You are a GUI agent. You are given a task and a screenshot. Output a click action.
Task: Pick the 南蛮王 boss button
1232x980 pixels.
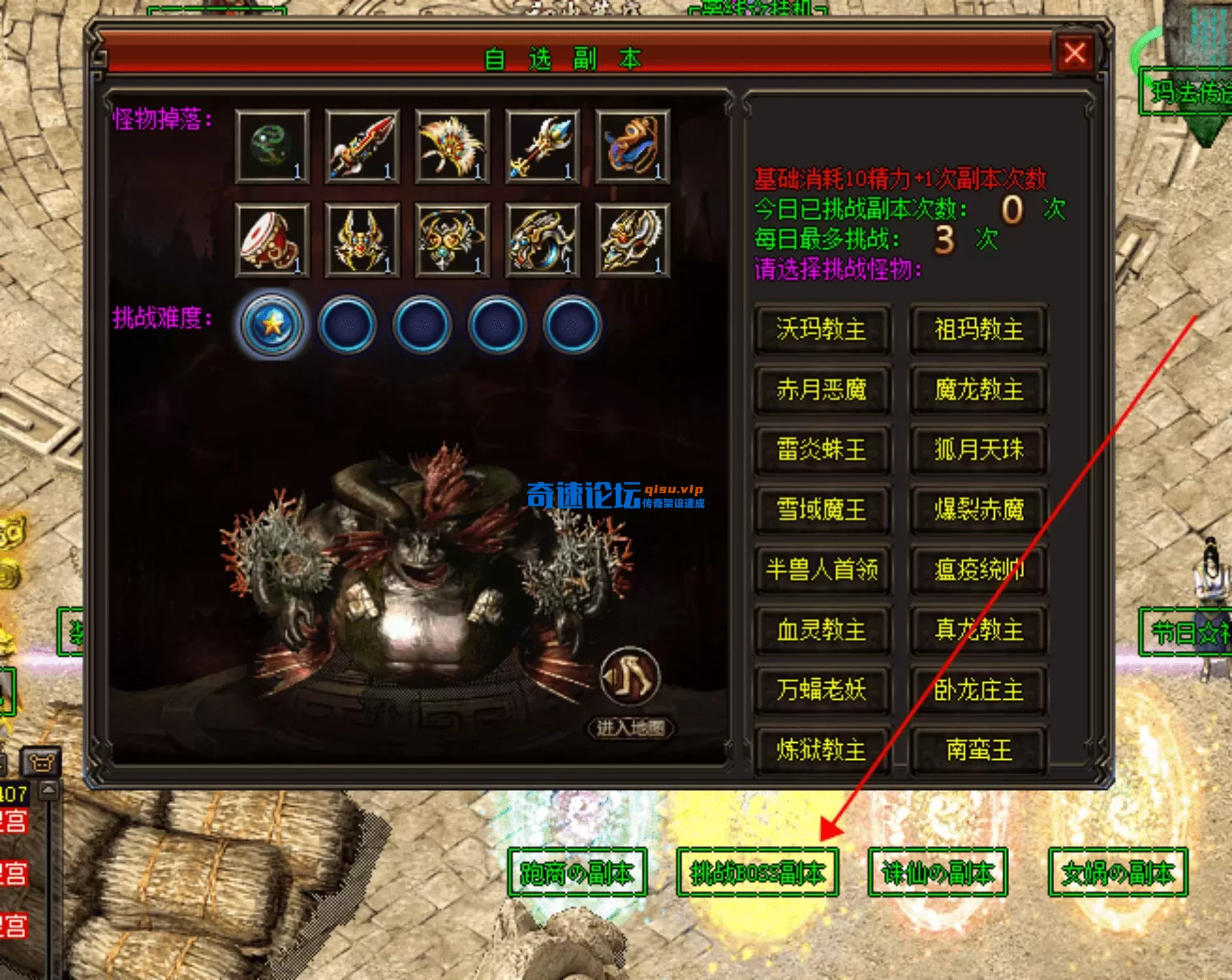(x=978, y=750)
